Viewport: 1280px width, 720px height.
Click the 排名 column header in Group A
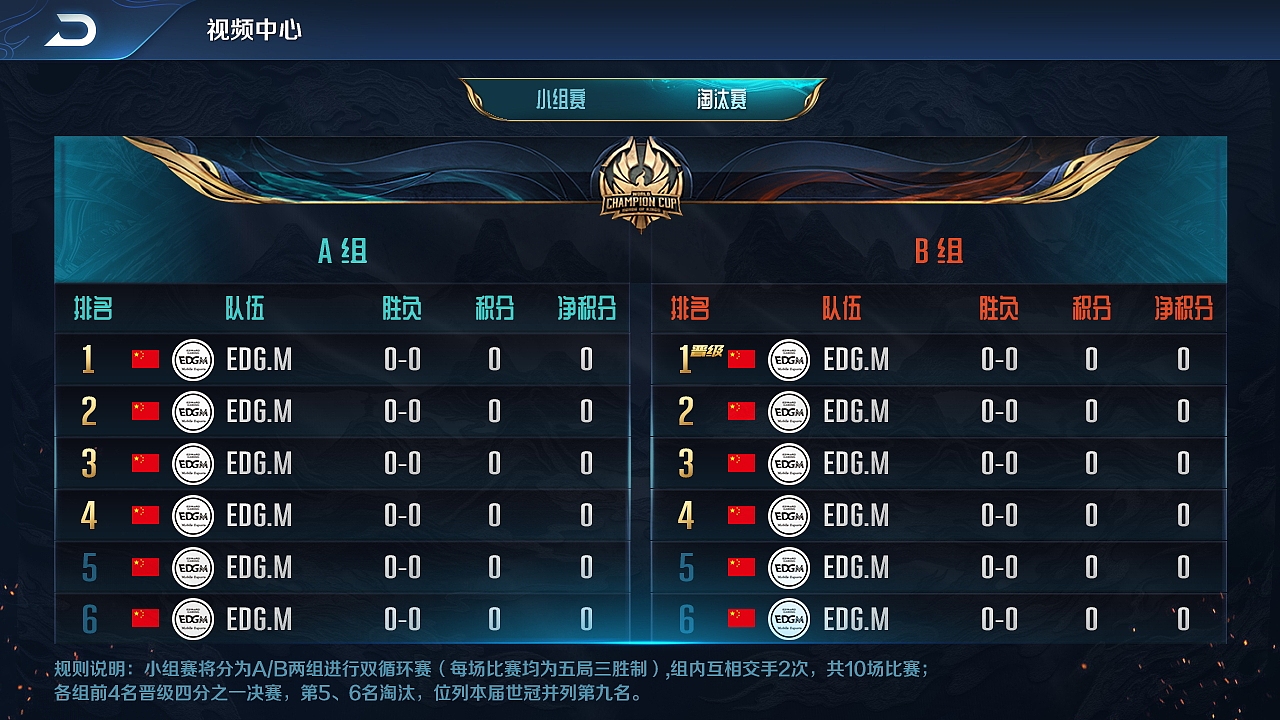(90, 308)
